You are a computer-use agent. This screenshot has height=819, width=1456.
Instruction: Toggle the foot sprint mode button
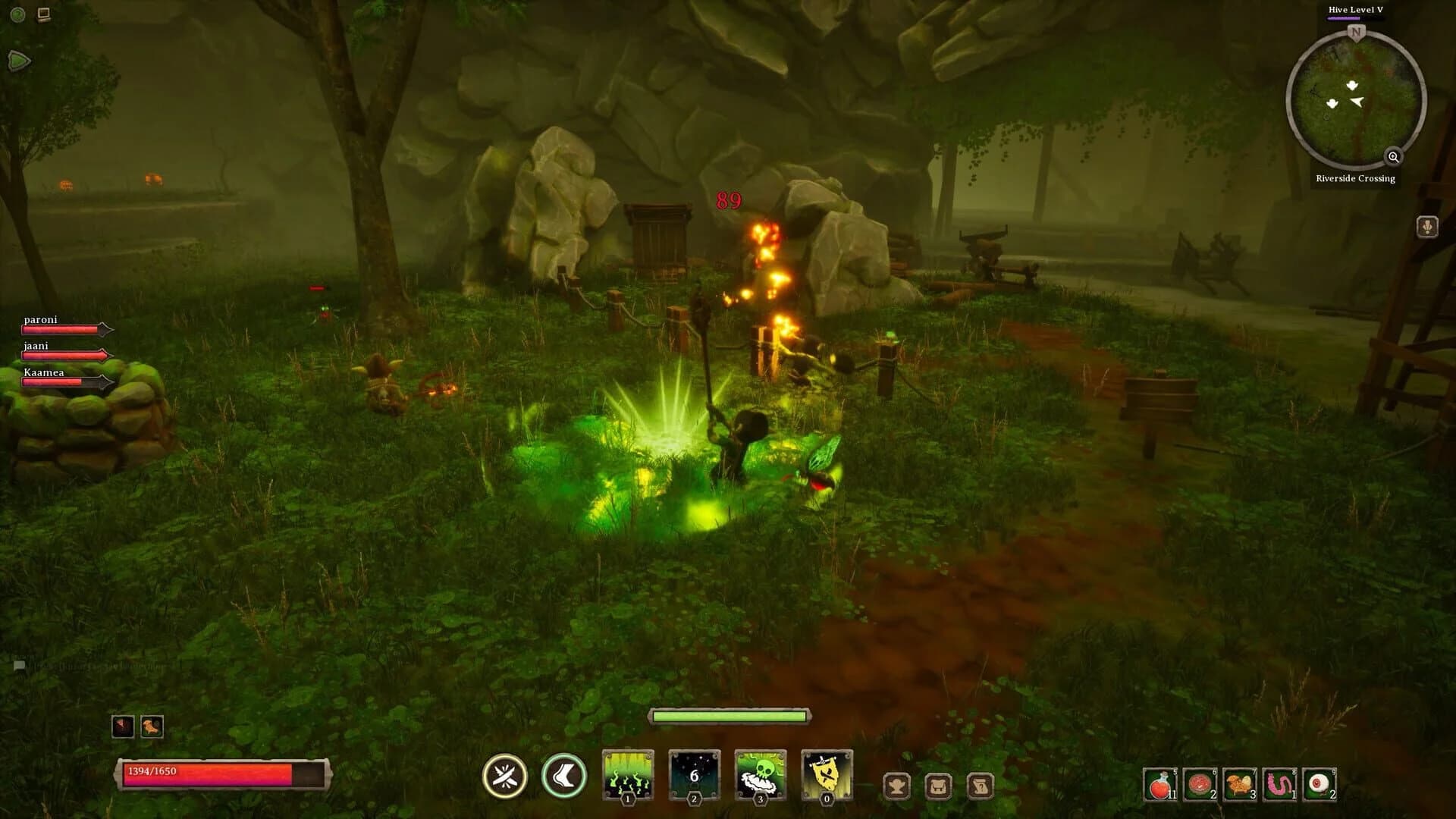(565, 775)
